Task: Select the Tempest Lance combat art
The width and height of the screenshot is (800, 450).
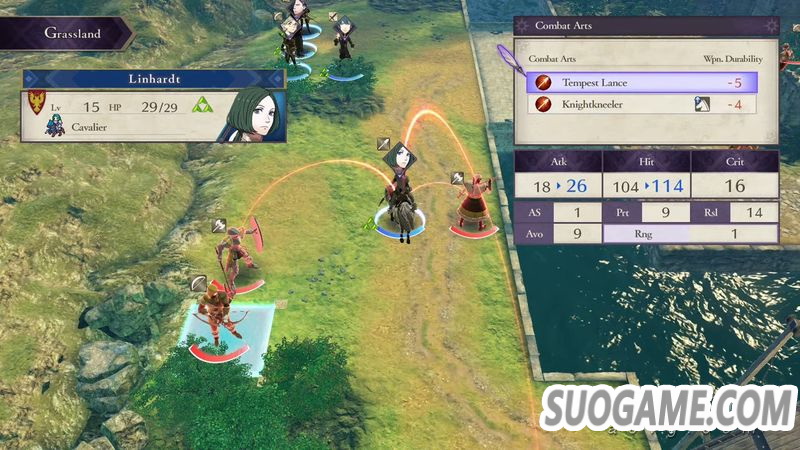Action: (x=640, y=82)
